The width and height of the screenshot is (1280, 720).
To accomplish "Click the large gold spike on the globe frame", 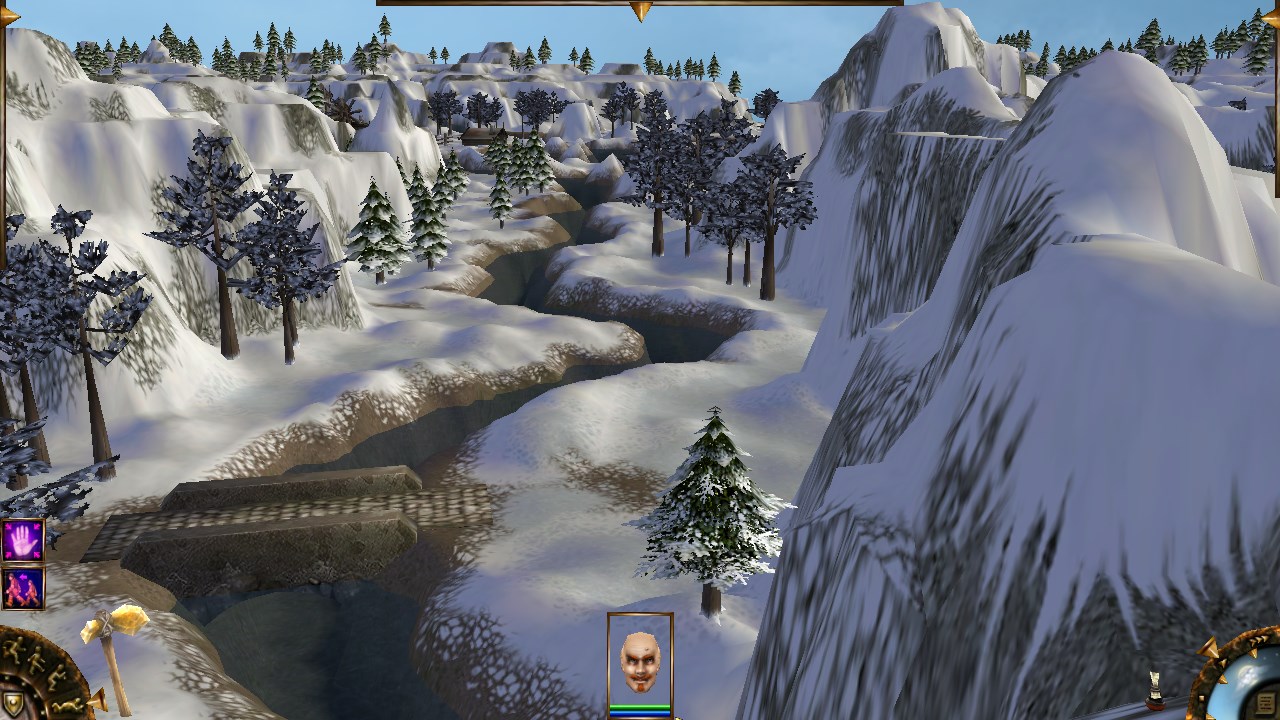I will (1207, 650).
